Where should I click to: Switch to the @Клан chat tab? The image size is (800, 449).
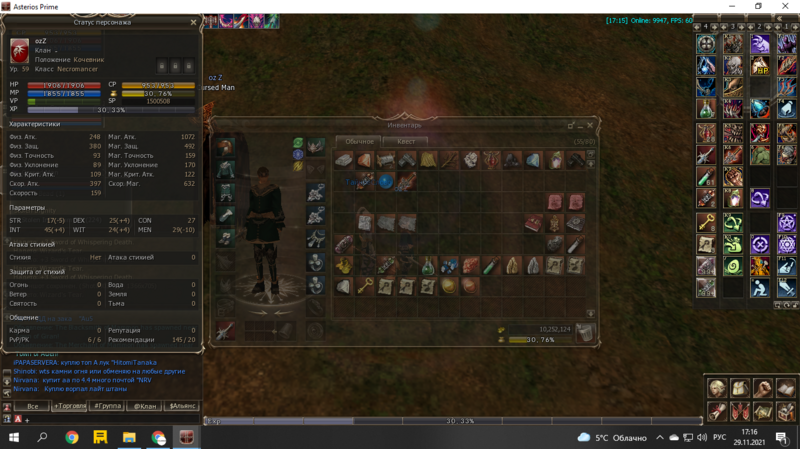pos(145,407)
